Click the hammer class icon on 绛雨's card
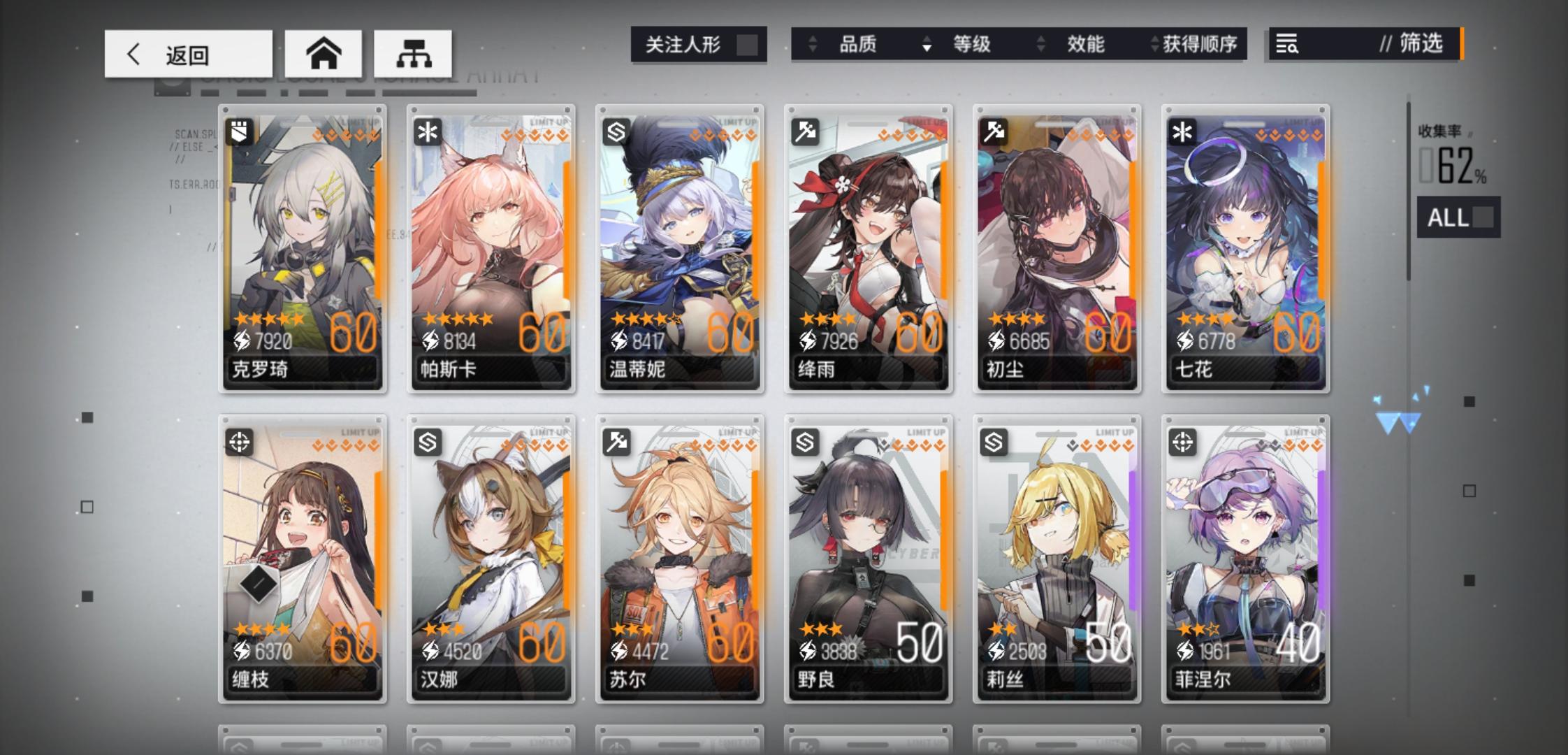 805,133
